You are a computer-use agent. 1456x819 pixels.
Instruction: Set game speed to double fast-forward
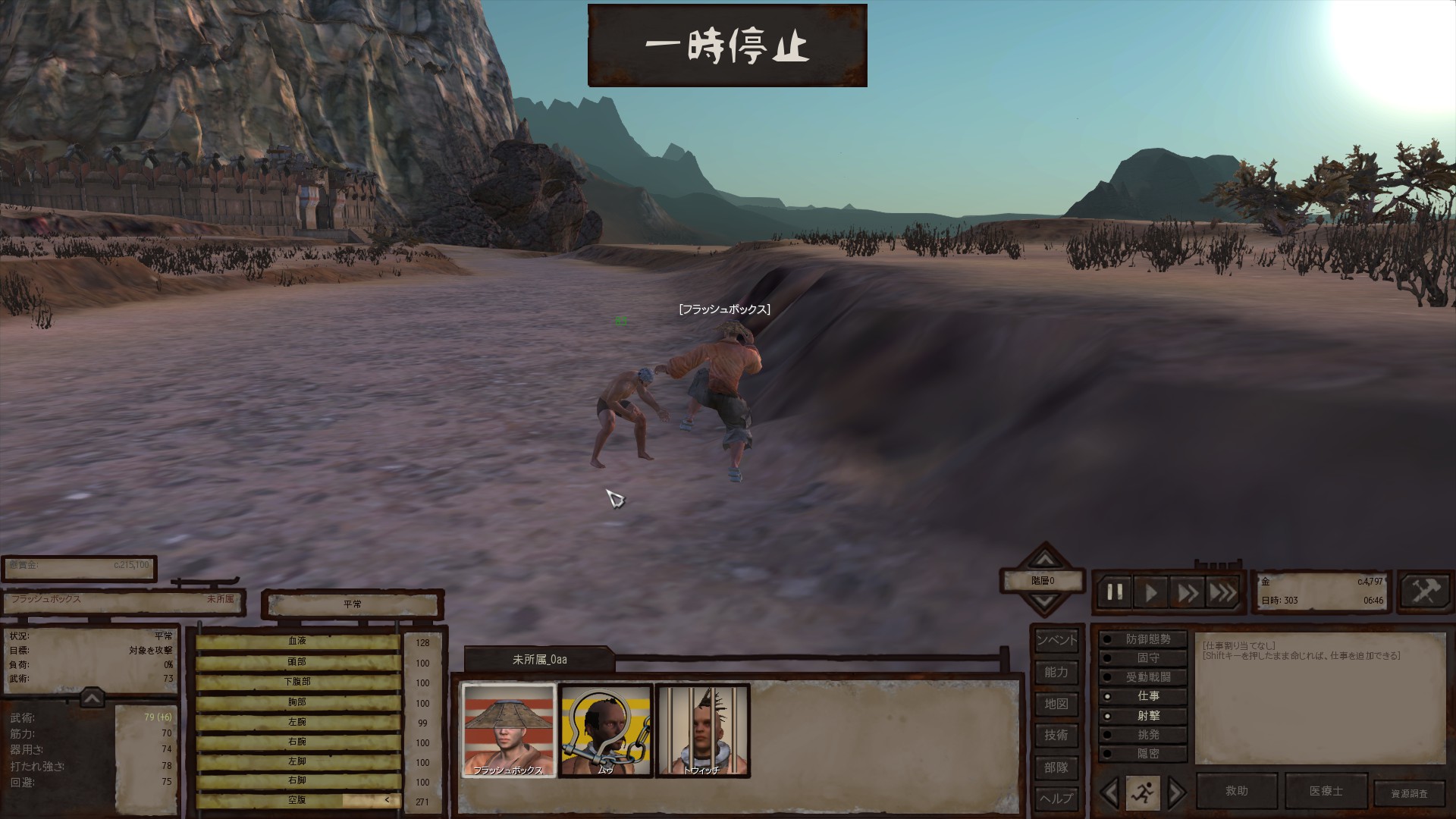[1188, 592]
